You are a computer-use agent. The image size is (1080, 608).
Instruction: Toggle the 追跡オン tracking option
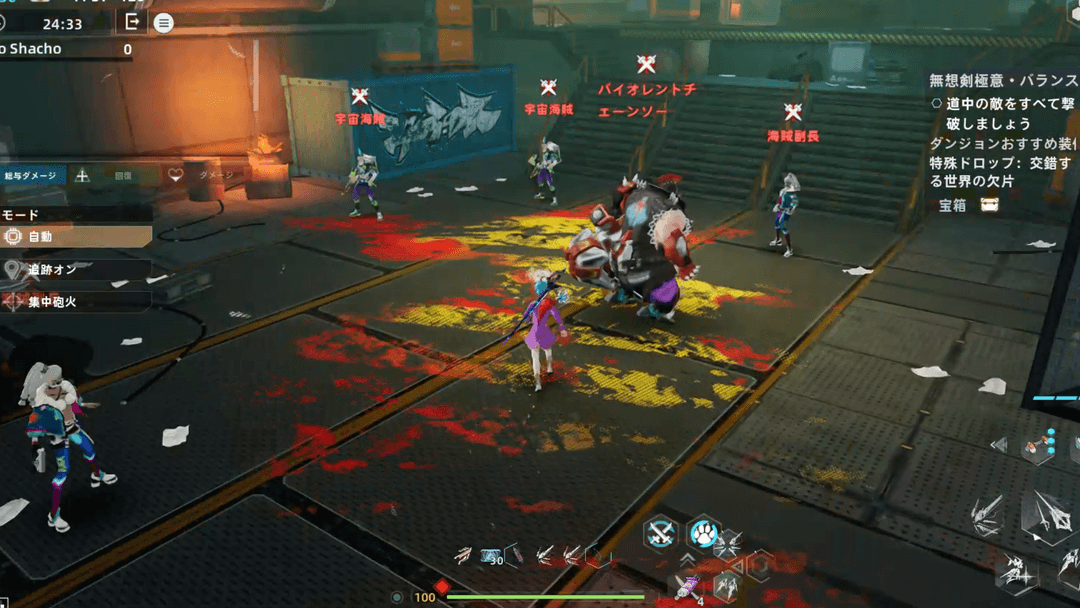tap(76, 269)
